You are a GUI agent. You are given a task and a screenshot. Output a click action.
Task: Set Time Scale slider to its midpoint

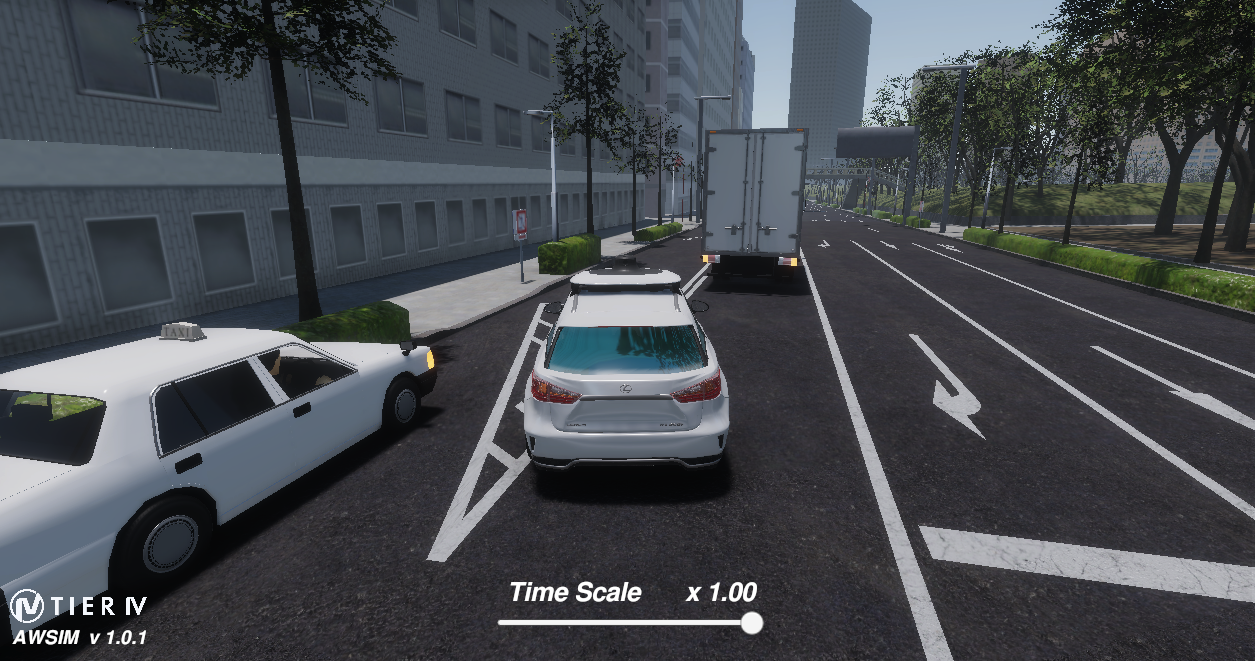tap(627, 623)
